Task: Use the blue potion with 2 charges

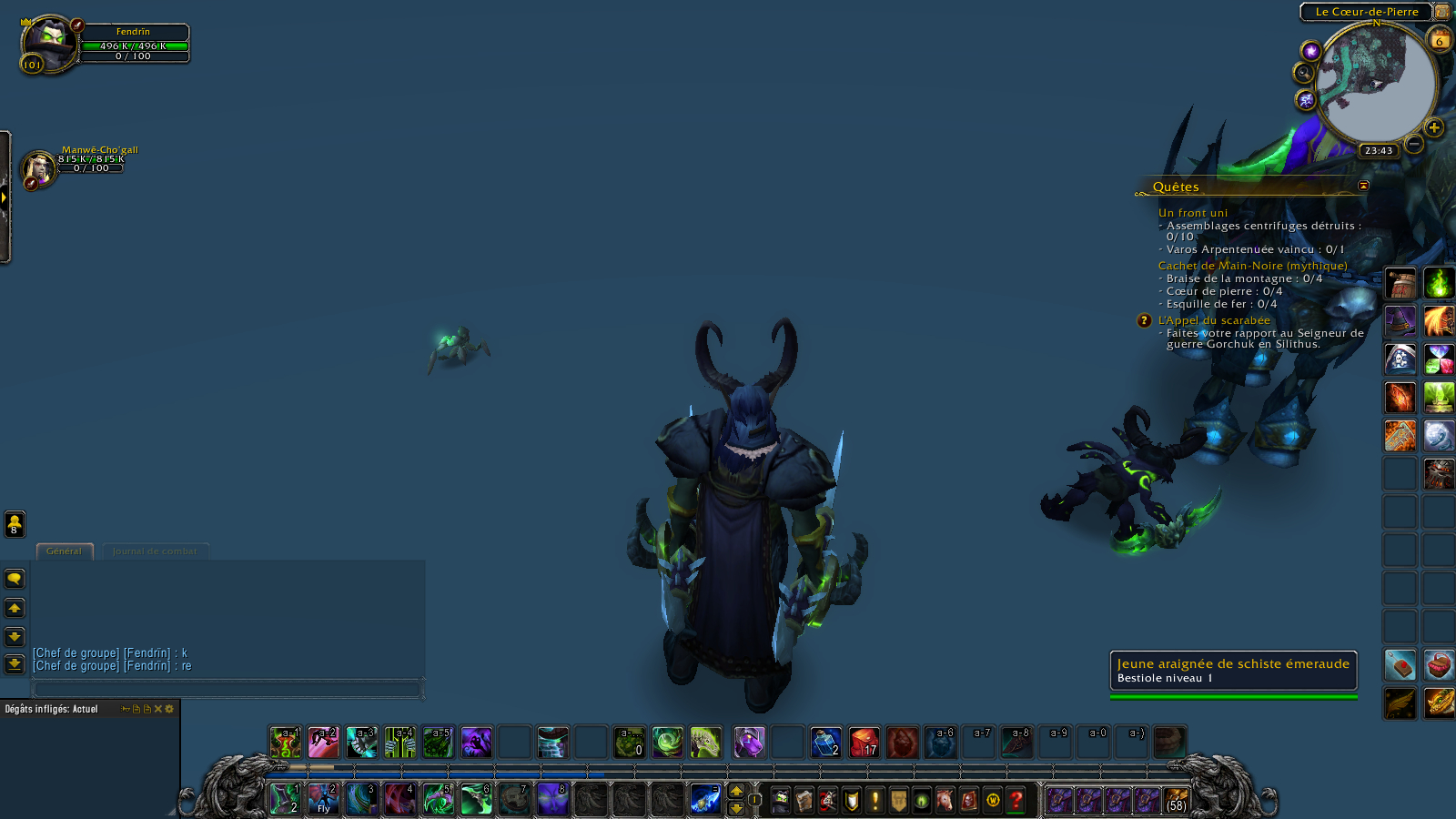Action: pos(825,743)
